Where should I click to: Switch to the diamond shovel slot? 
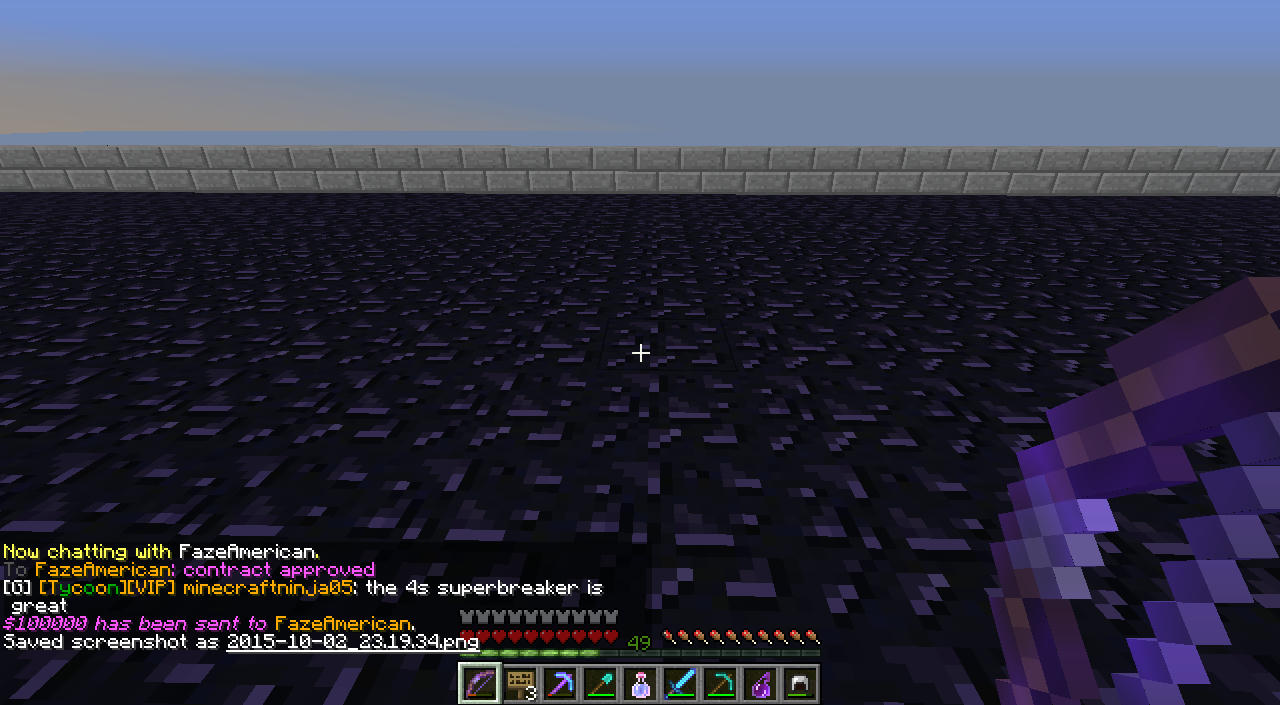pos(600,684)
